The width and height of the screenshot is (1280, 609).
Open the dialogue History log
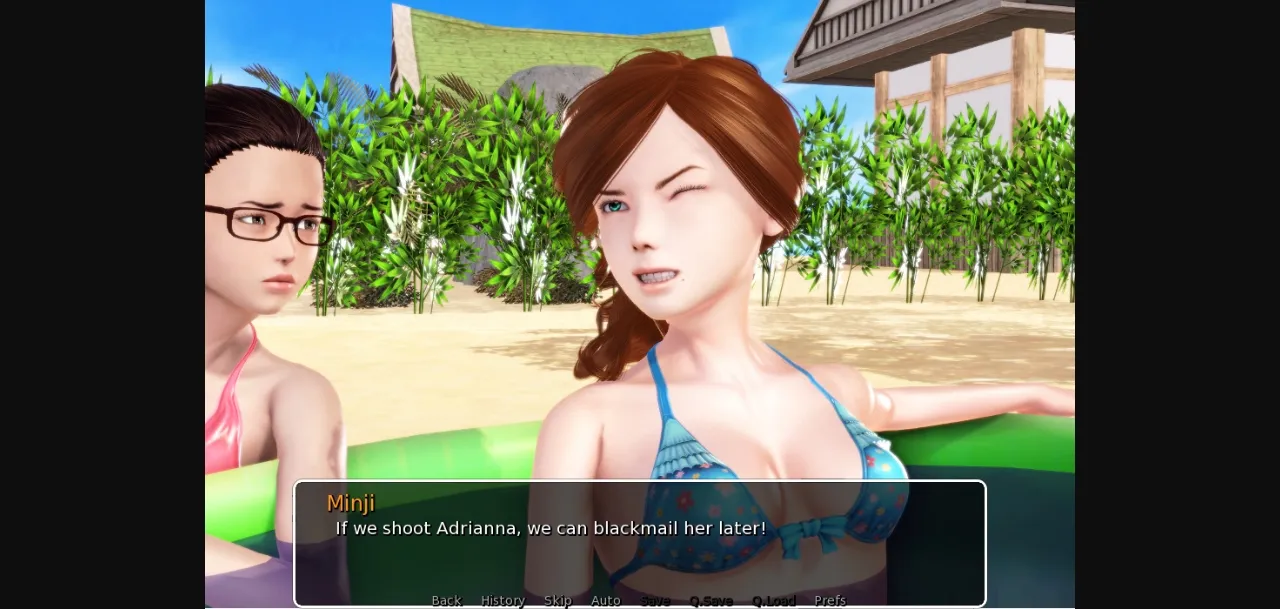(502, 600)
